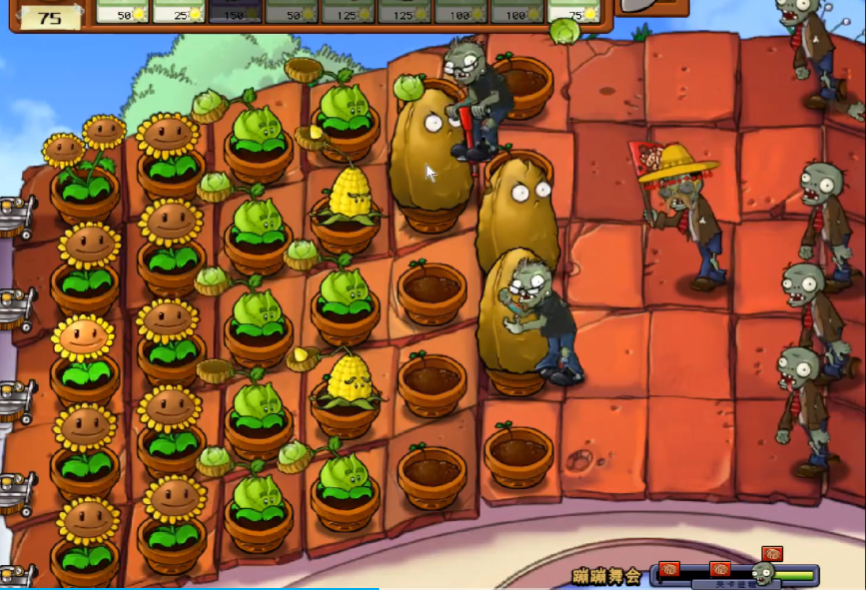The height and width of the screenshot is (591, 866).
Task: Select the 25-sun seed packet
Action: 178,10
